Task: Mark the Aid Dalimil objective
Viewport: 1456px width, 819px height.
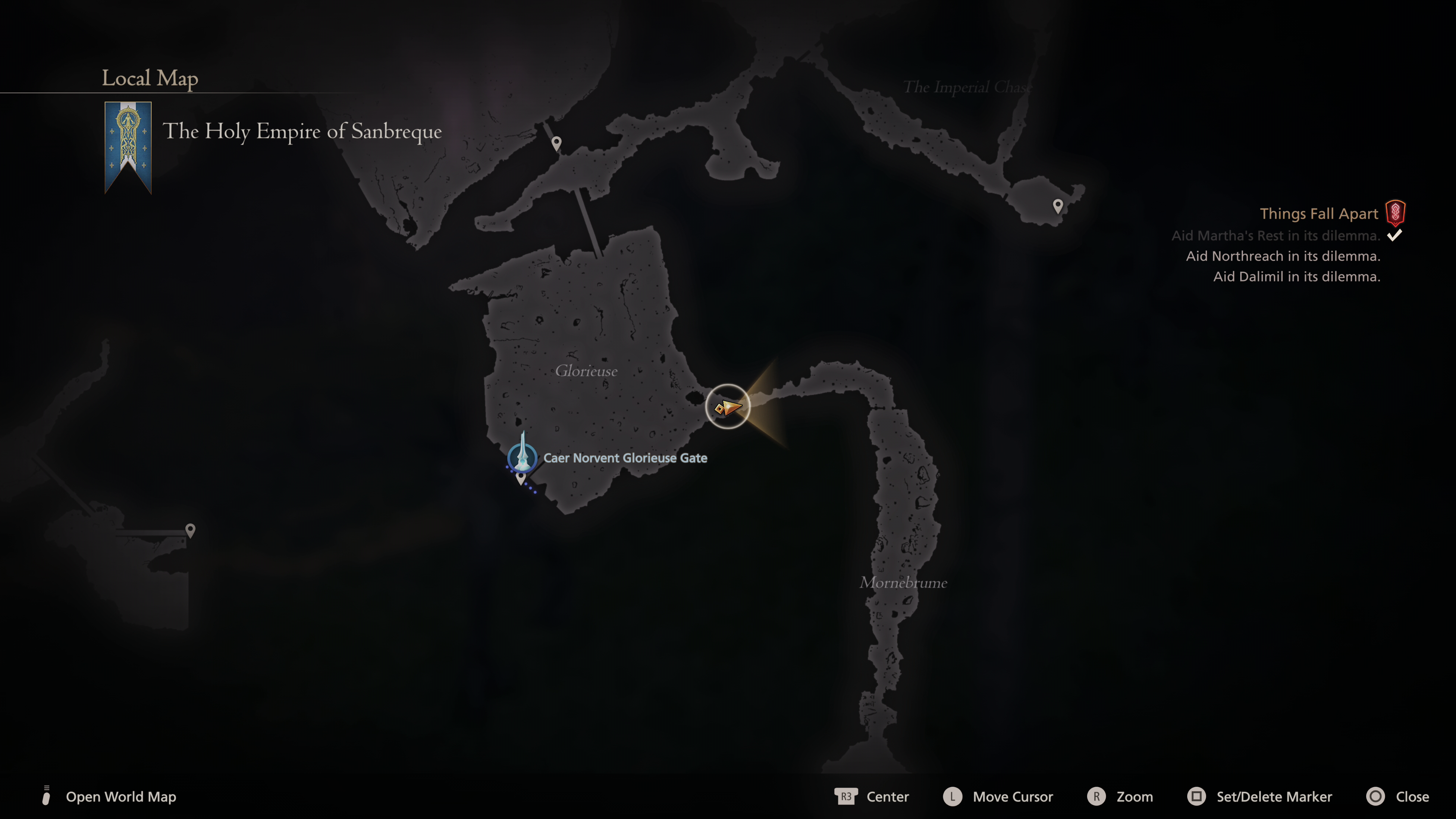Action: (1297, 276)
